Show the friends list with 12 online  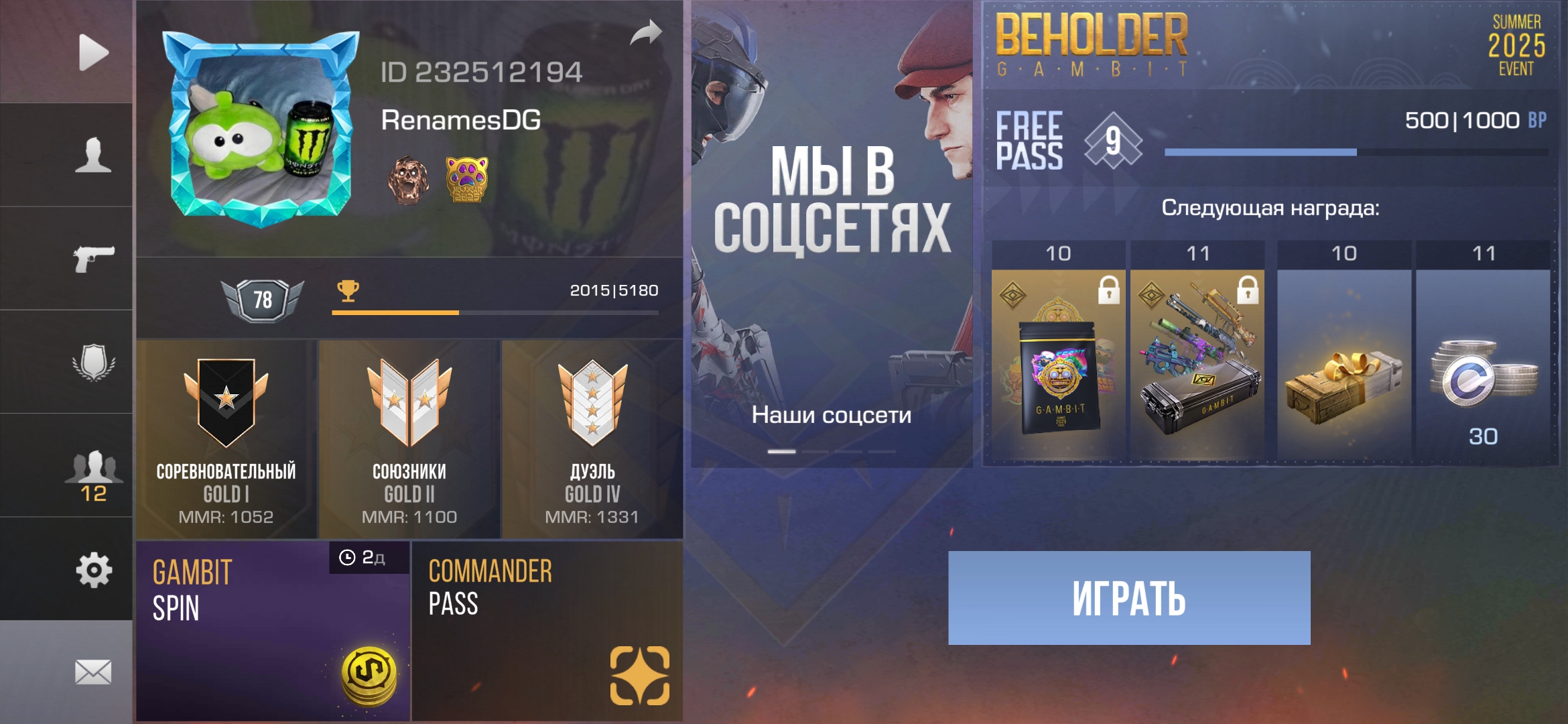93,475
